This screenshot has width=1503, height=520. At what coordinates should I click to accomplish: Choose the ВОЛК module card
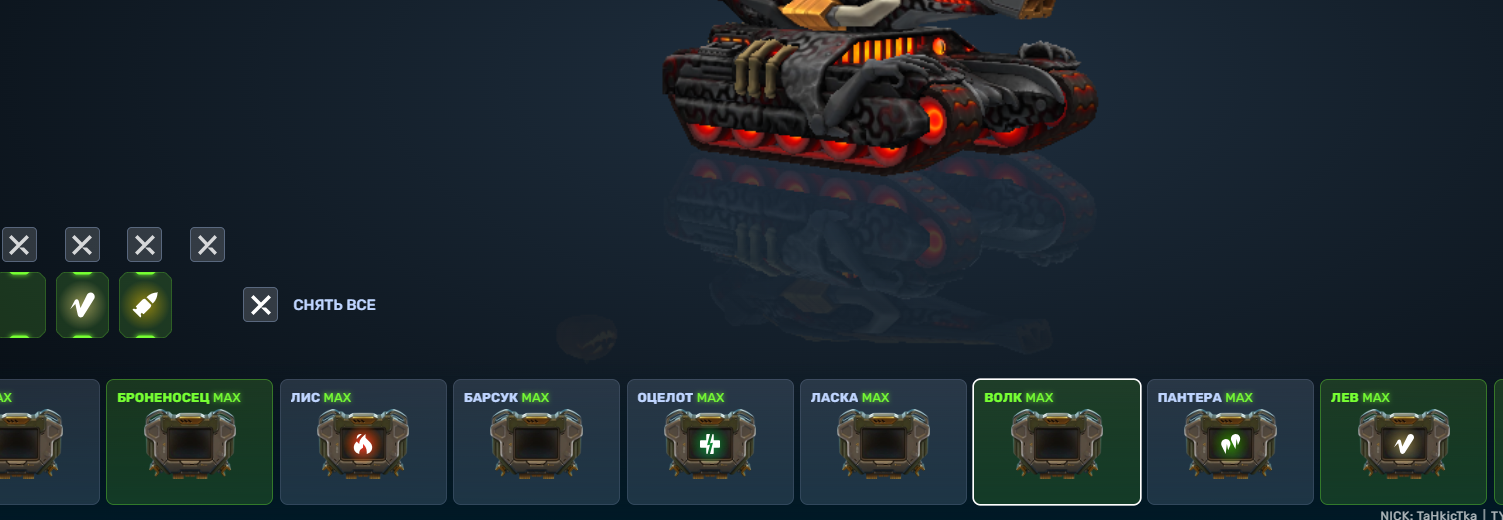1056,442
